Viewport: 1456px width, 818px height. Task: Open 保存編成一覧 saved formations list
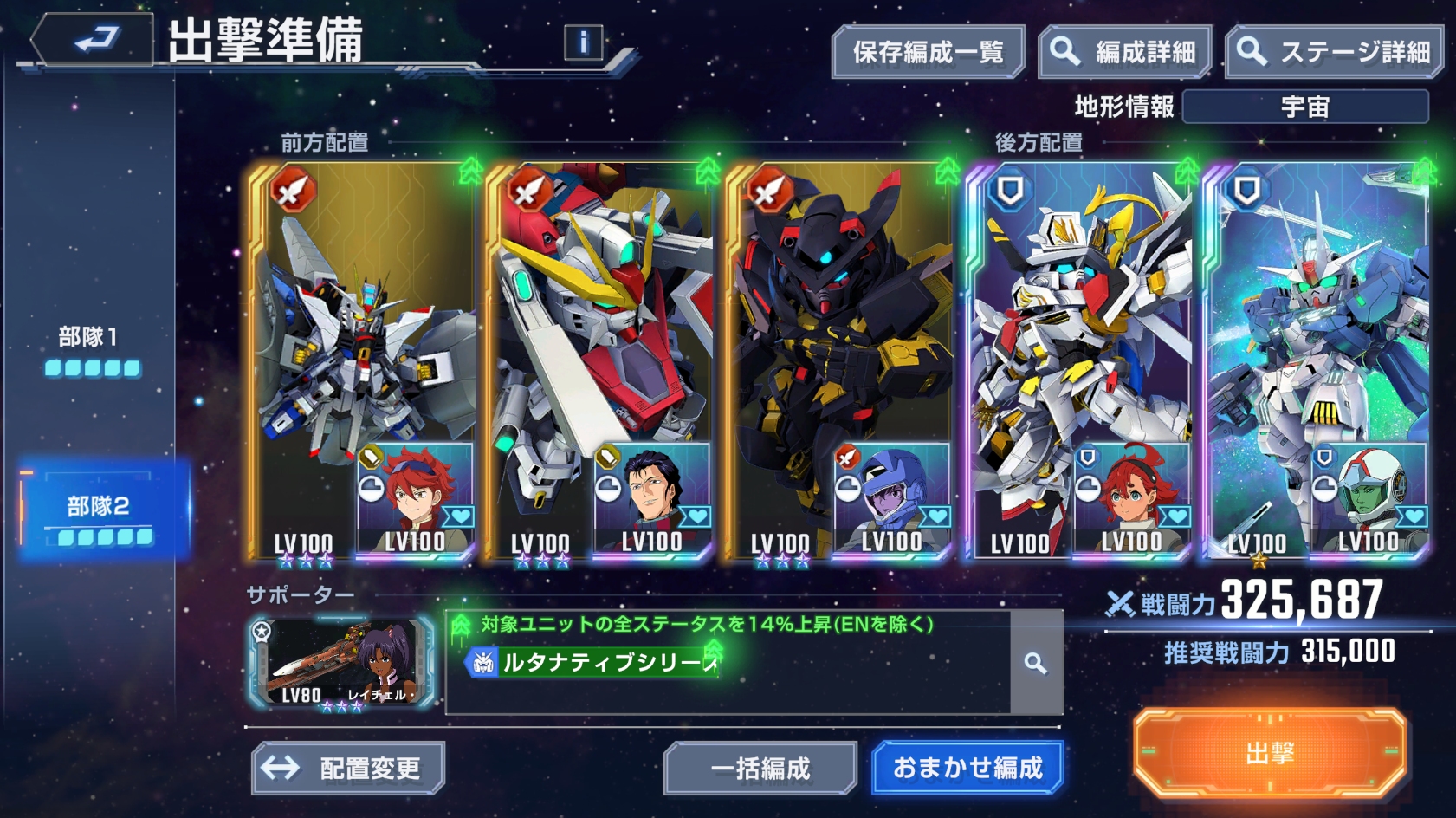click(928, 53)
